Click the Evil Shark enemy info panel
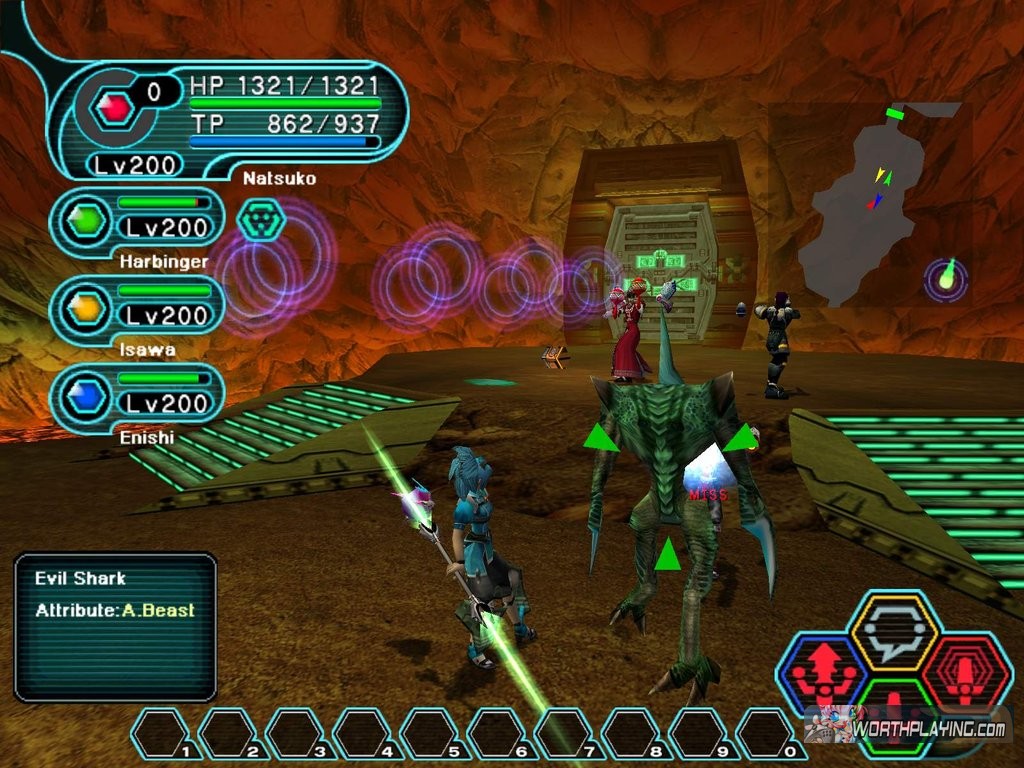The height and width of the screenshot is (768, 1024). (x=116, y=626)
